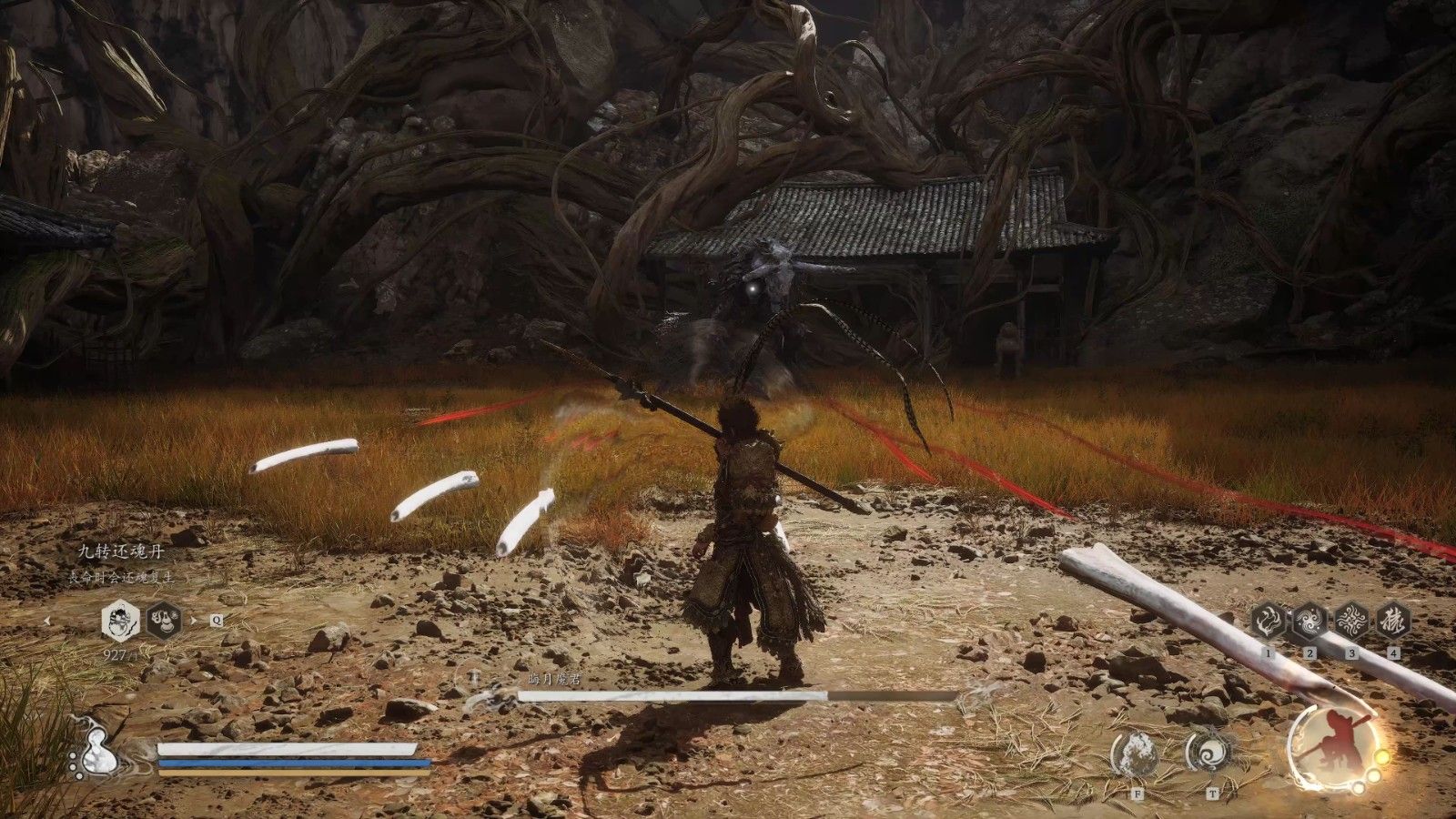The image size is (1456, 819).
Task: Activate the swirling wind spell in slot 2
Action: coord(1309,622)
